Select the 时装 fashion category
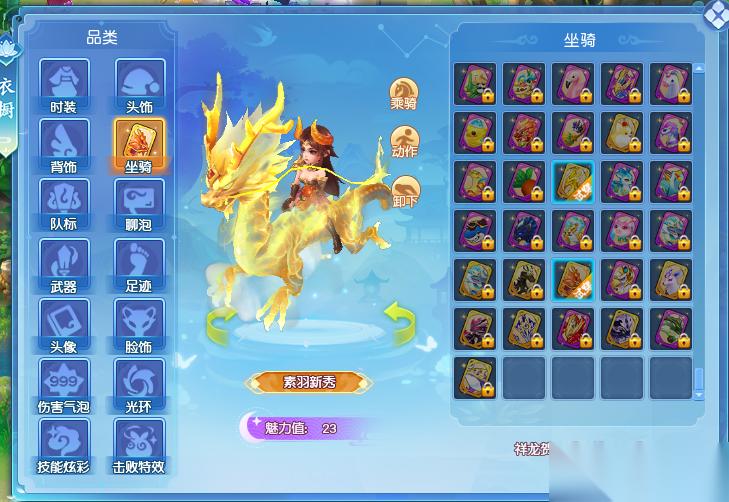 [x=63, y=84]
